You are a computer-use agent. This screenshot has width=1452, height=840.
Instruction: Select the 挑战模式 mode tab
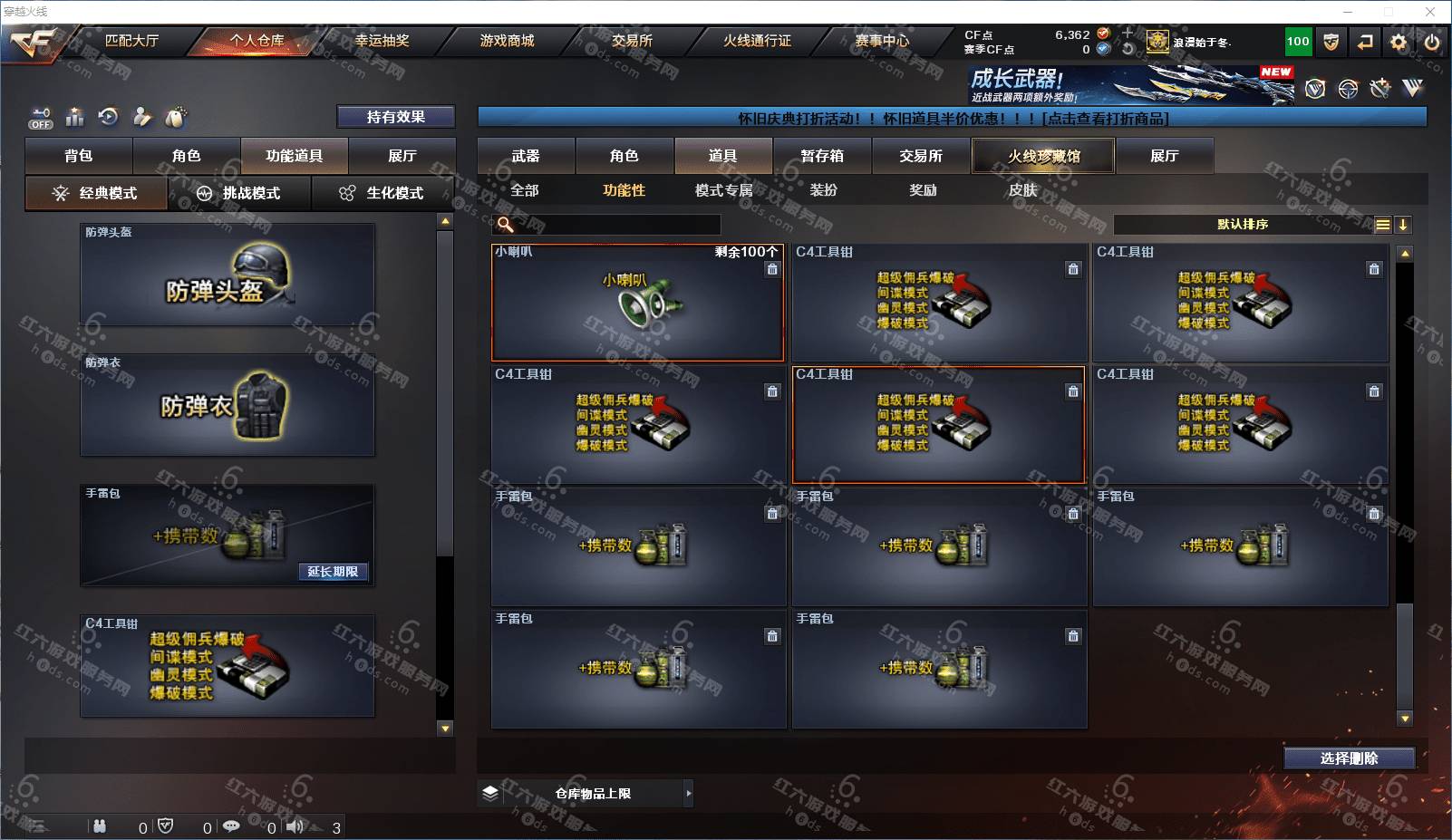(x=239, y=193)
